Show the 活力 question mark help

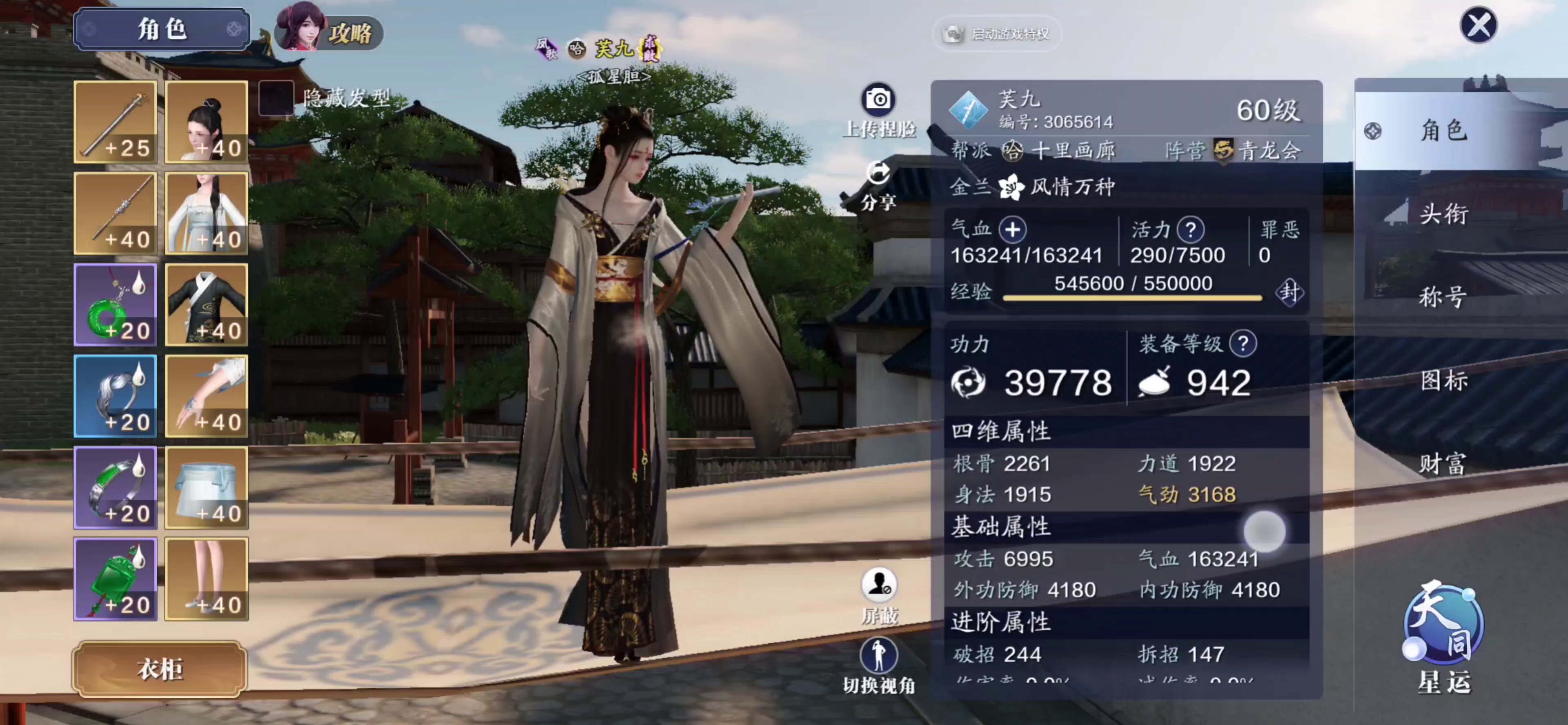(1190, 230)
